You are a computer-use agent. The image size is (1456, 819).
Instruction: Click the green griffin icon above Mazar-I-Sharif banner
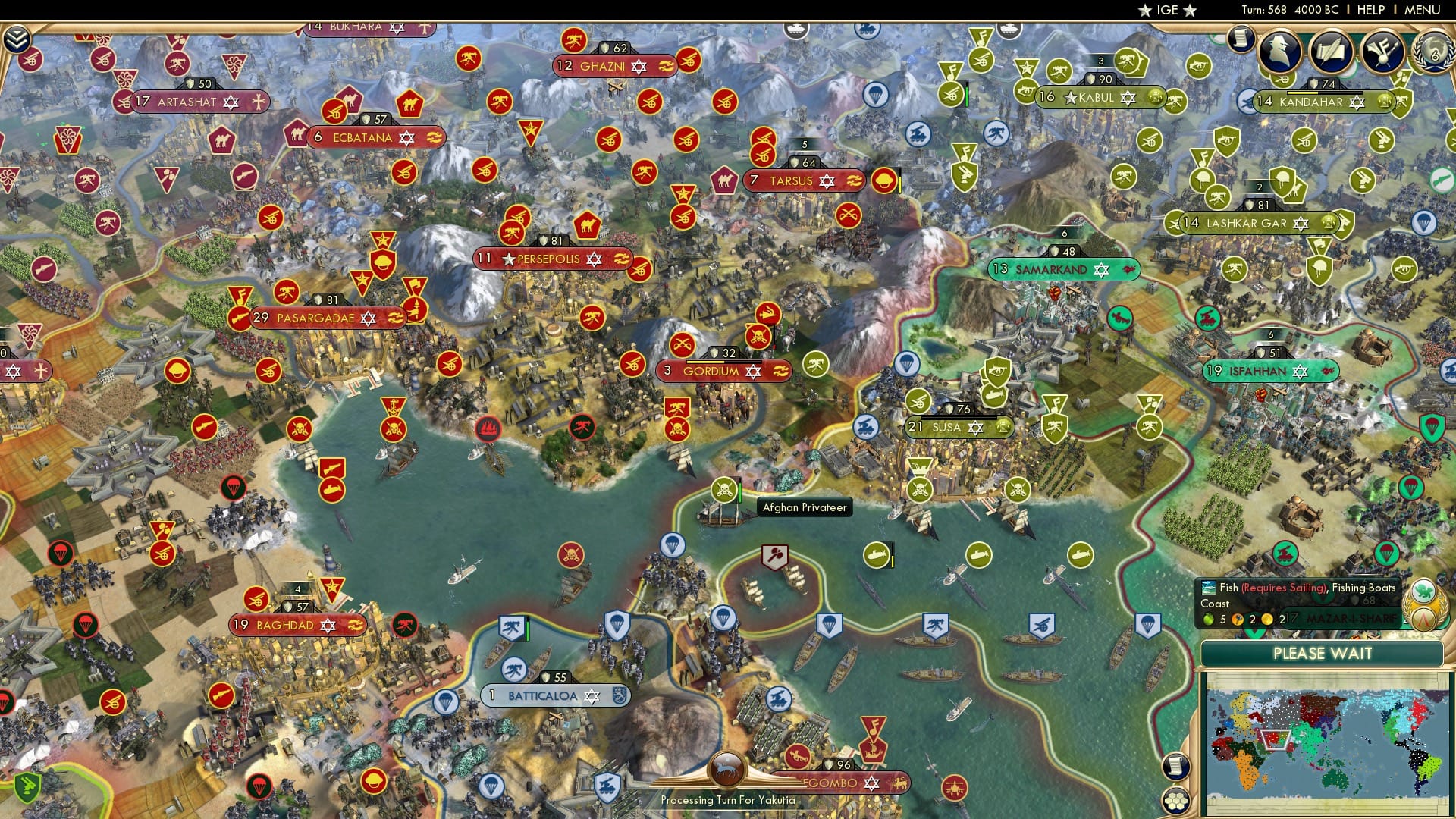(x=1423, y=591)
